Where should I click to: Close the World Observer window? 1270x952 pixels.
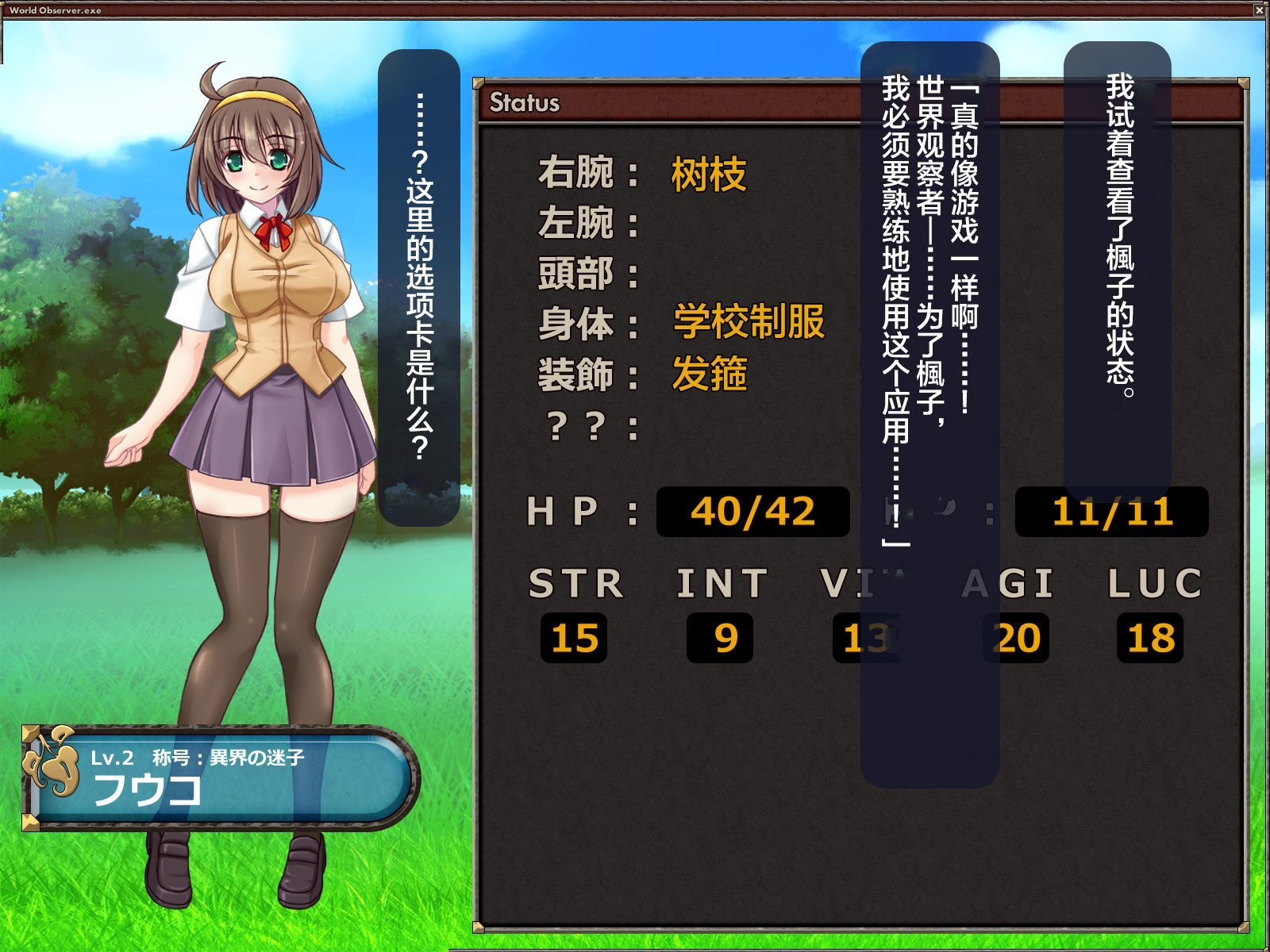(x=1260, y=10)
